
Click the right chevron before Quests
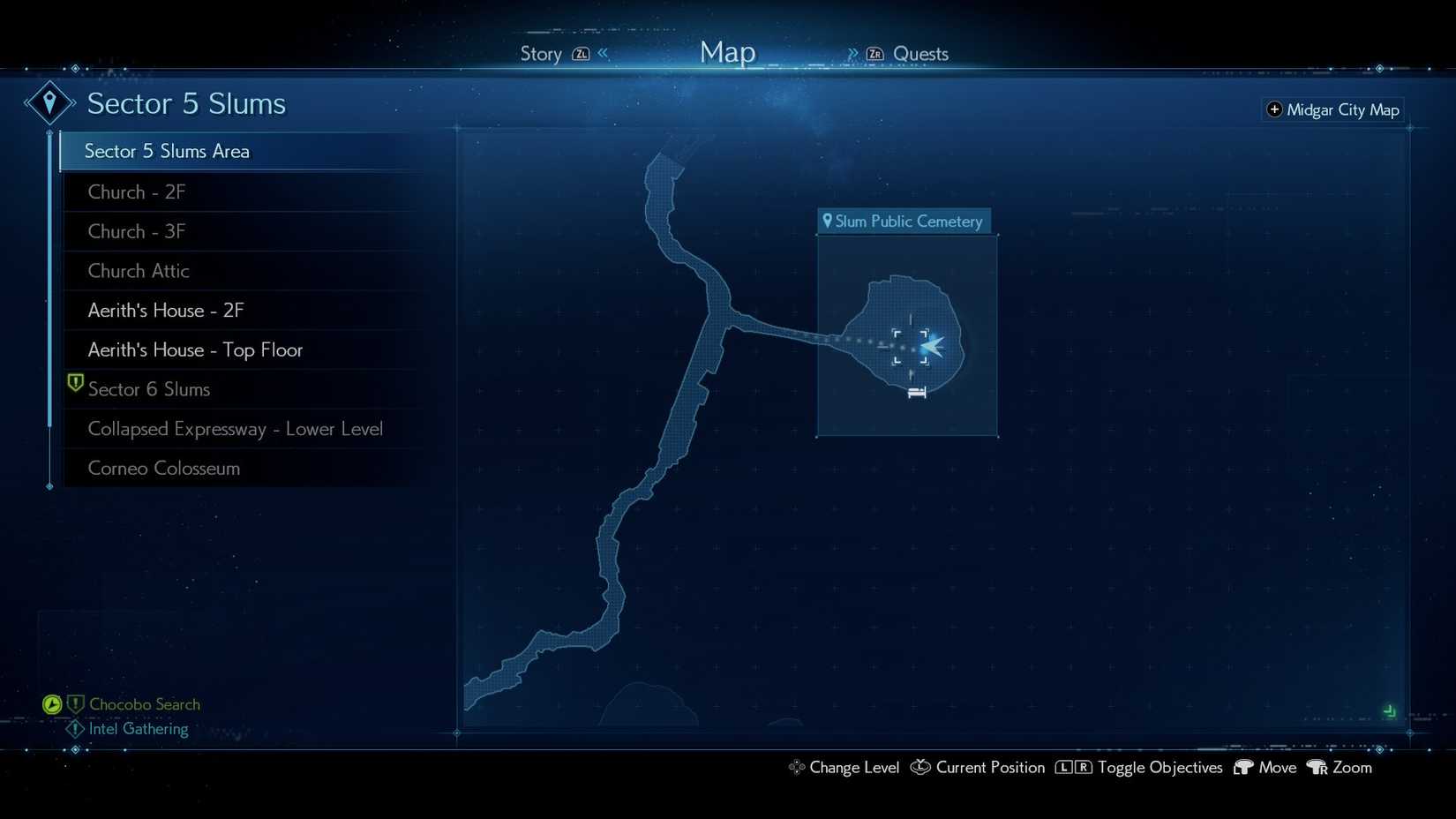point(852,53)
